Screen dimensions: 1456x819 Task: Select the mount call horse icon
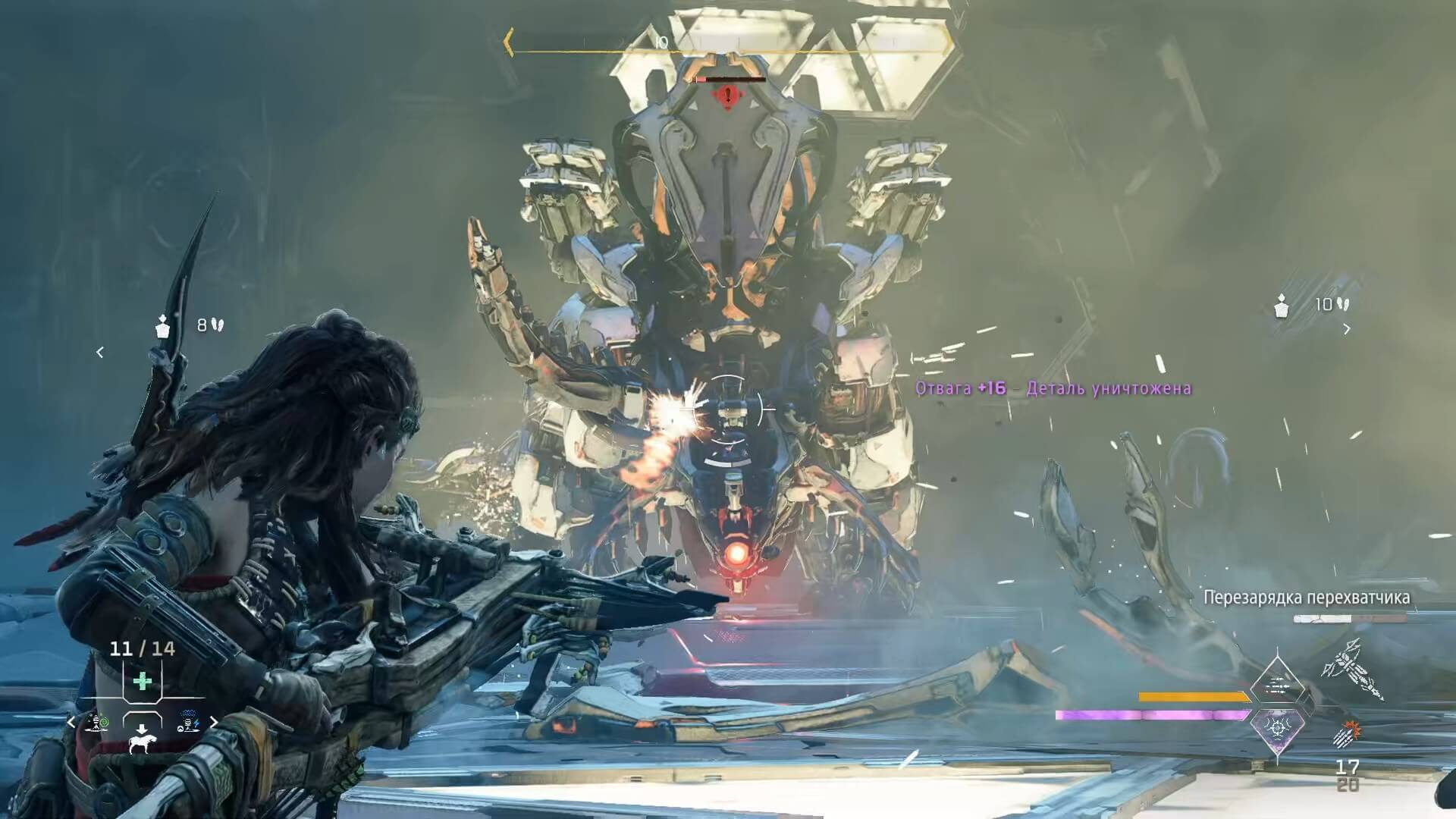pyautogui.click(x=142, y=742)
